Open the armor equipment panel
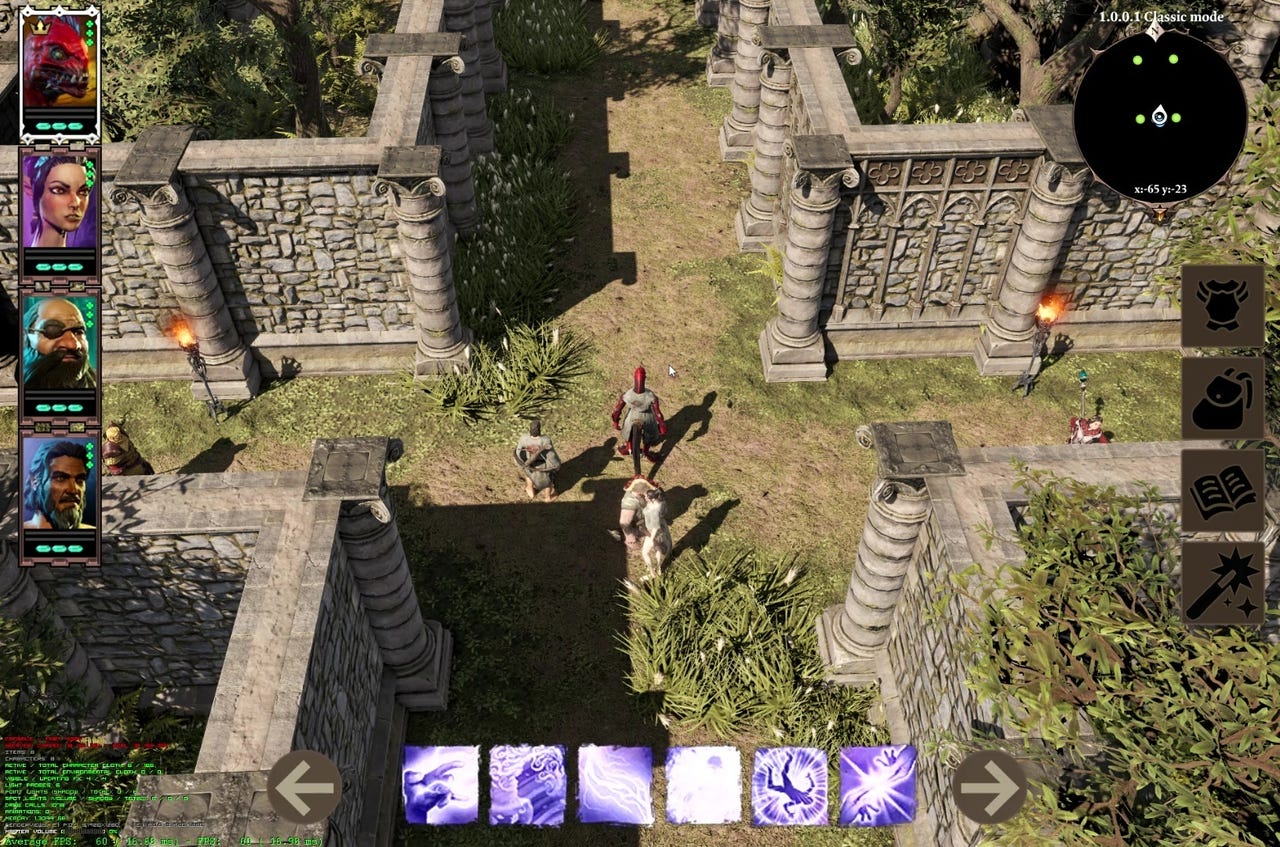Screen dimensions: 1280x847 (1222, 306)
